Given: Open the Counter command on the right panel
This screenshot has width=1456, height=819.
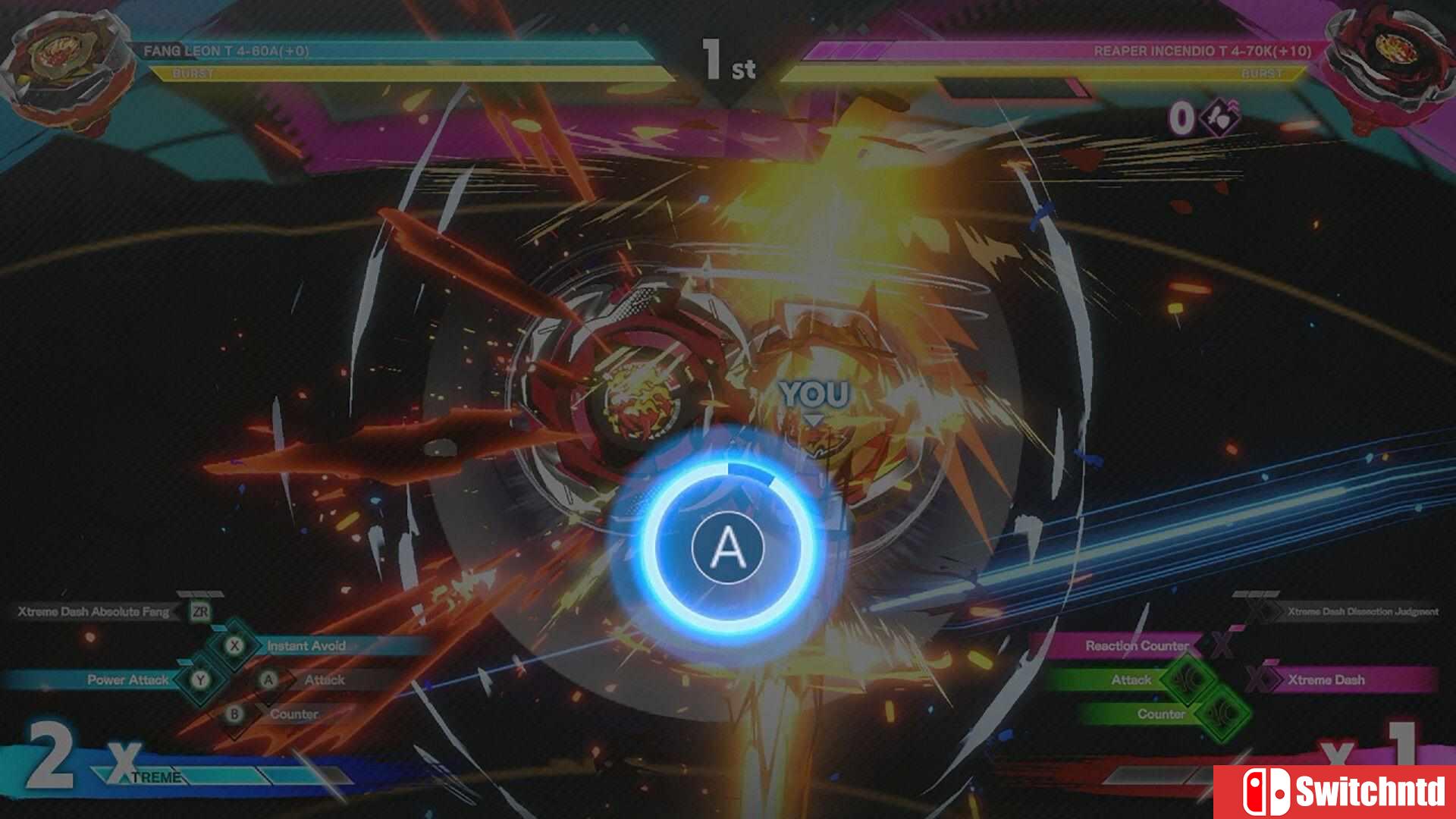Looking at the screenshot, I should (x=1160, y=714).
